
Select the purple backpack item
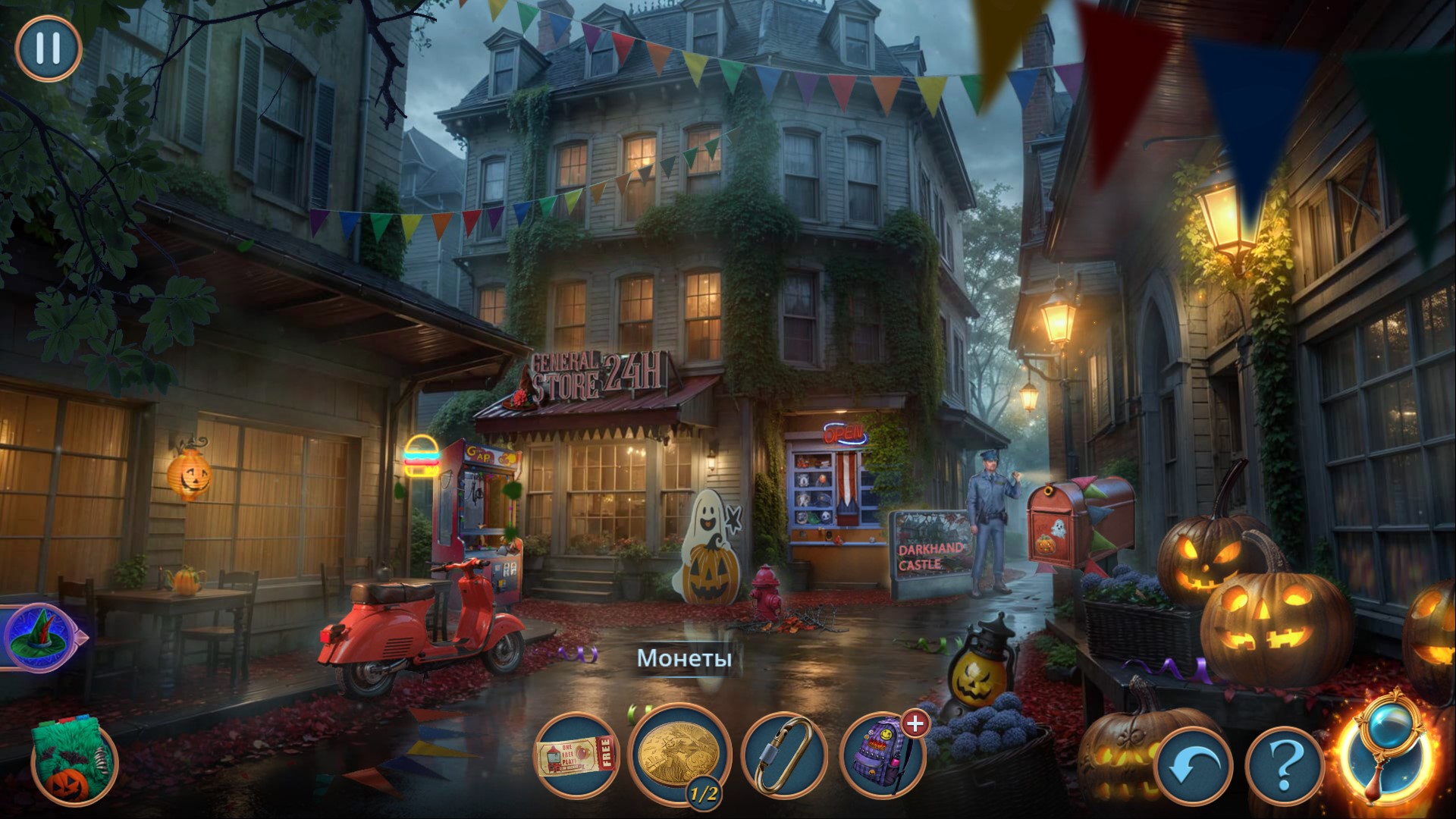click(x=882, y=756)
